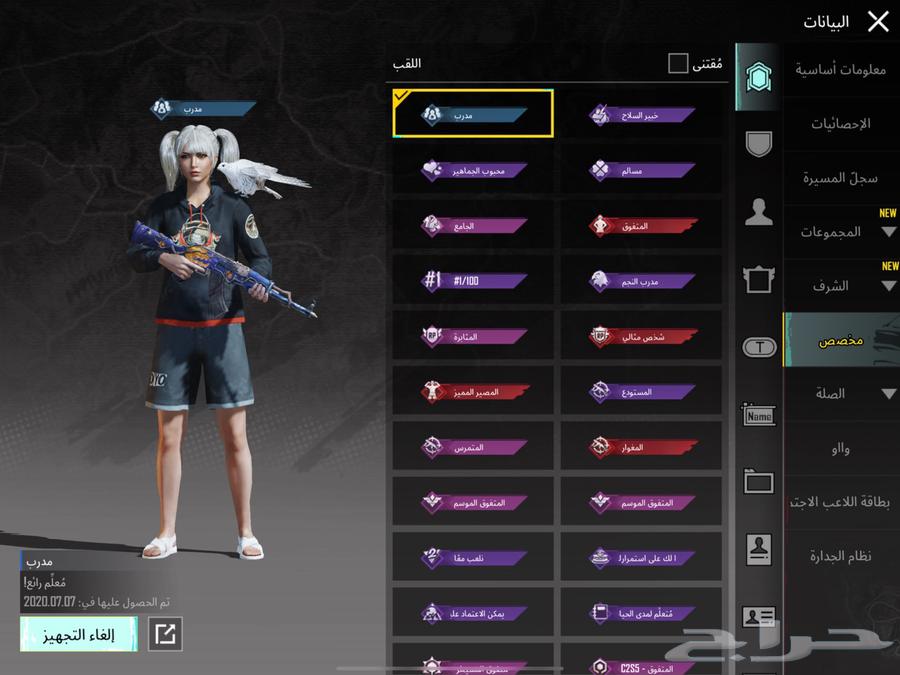Screen dimensions: 900x675
Task: Go to the سجل المسيرة section
Action: (840, 178)
